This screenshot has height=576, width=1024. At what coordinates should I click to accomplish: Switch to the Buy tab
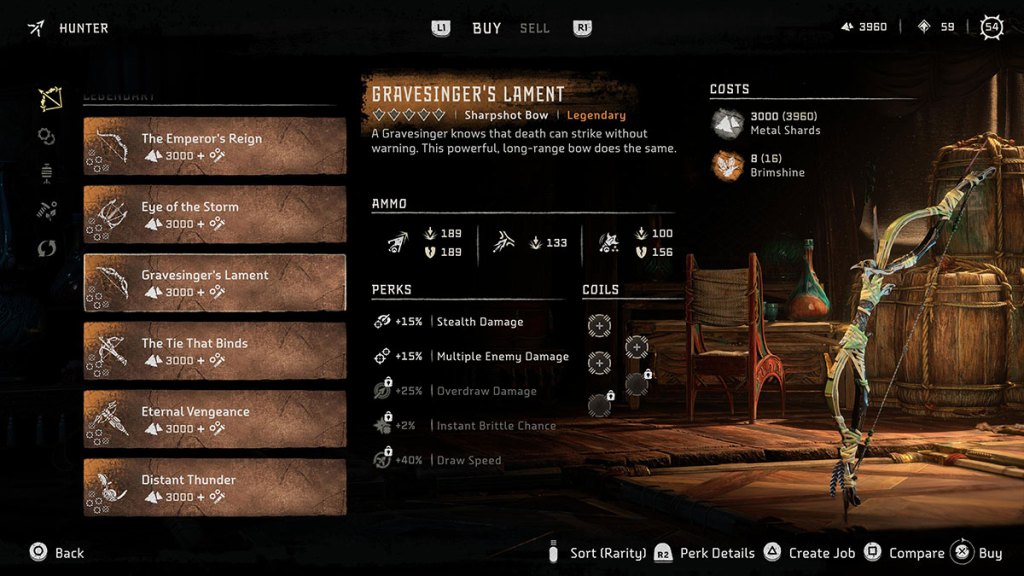pyautogui.click(x=486, y=28)
